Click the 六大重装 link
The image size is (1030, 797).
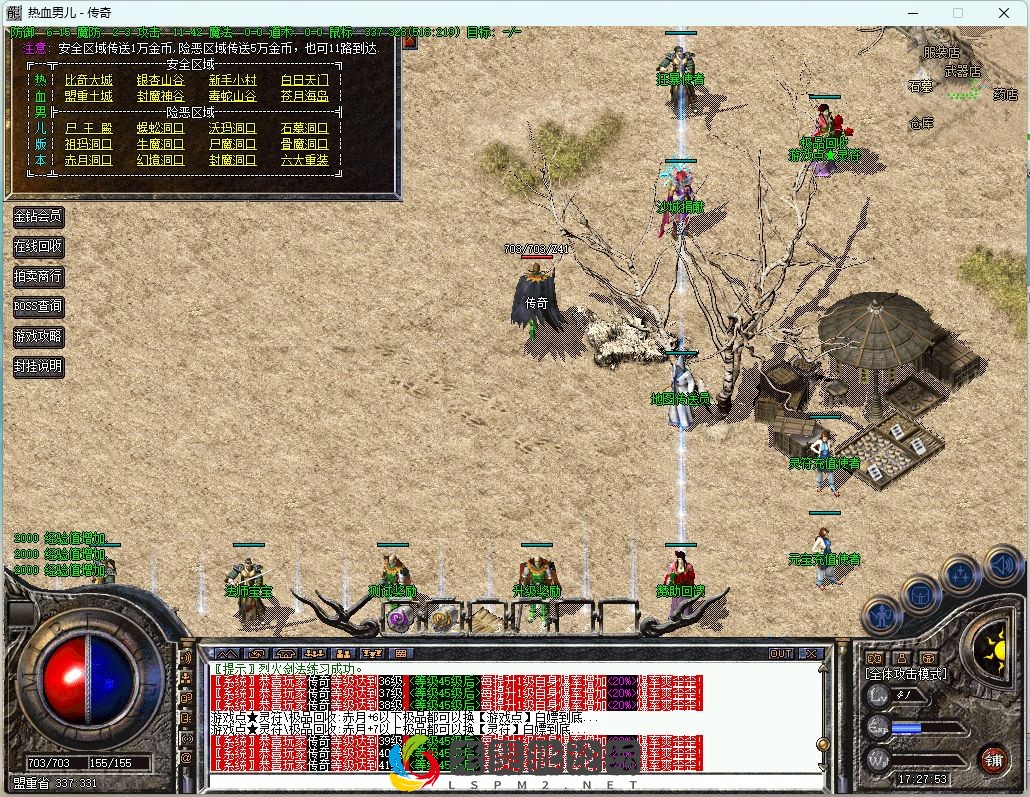(304, 160)
